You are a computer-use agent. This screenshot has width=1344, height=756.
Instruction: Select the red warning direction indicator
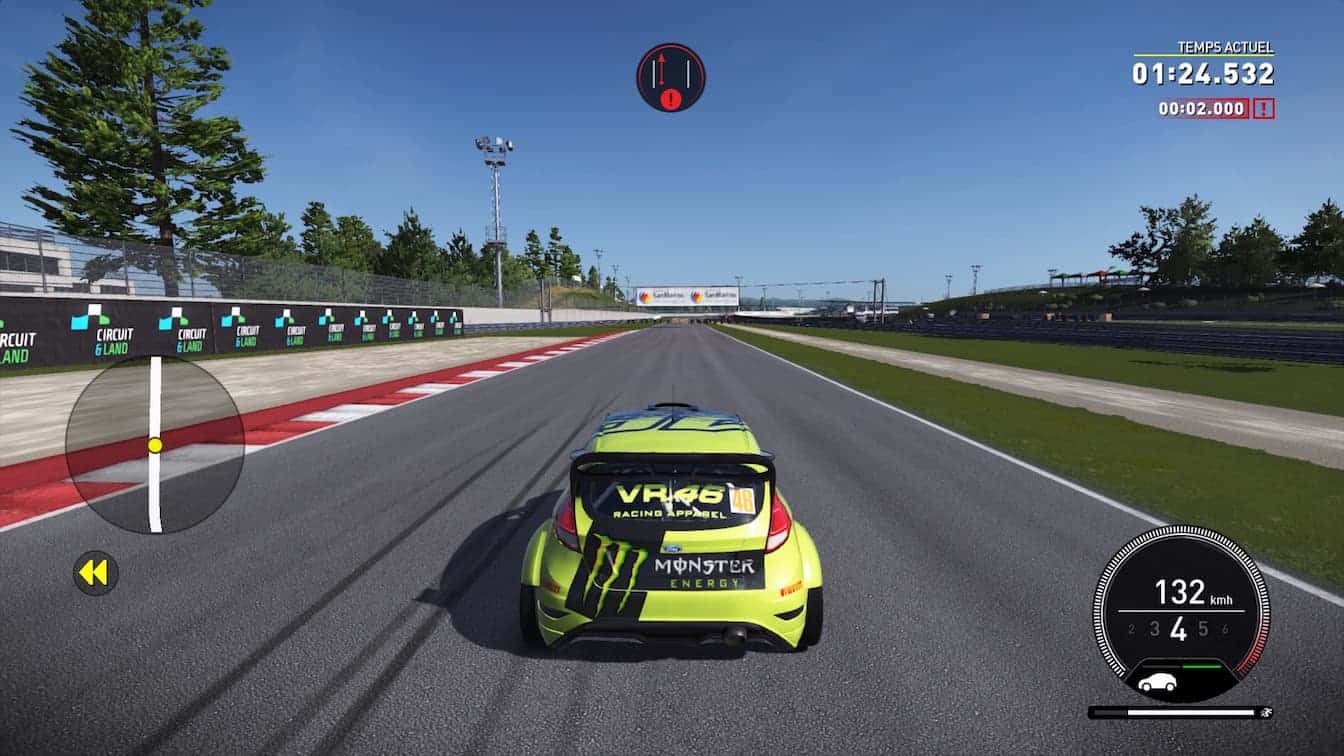670,77
